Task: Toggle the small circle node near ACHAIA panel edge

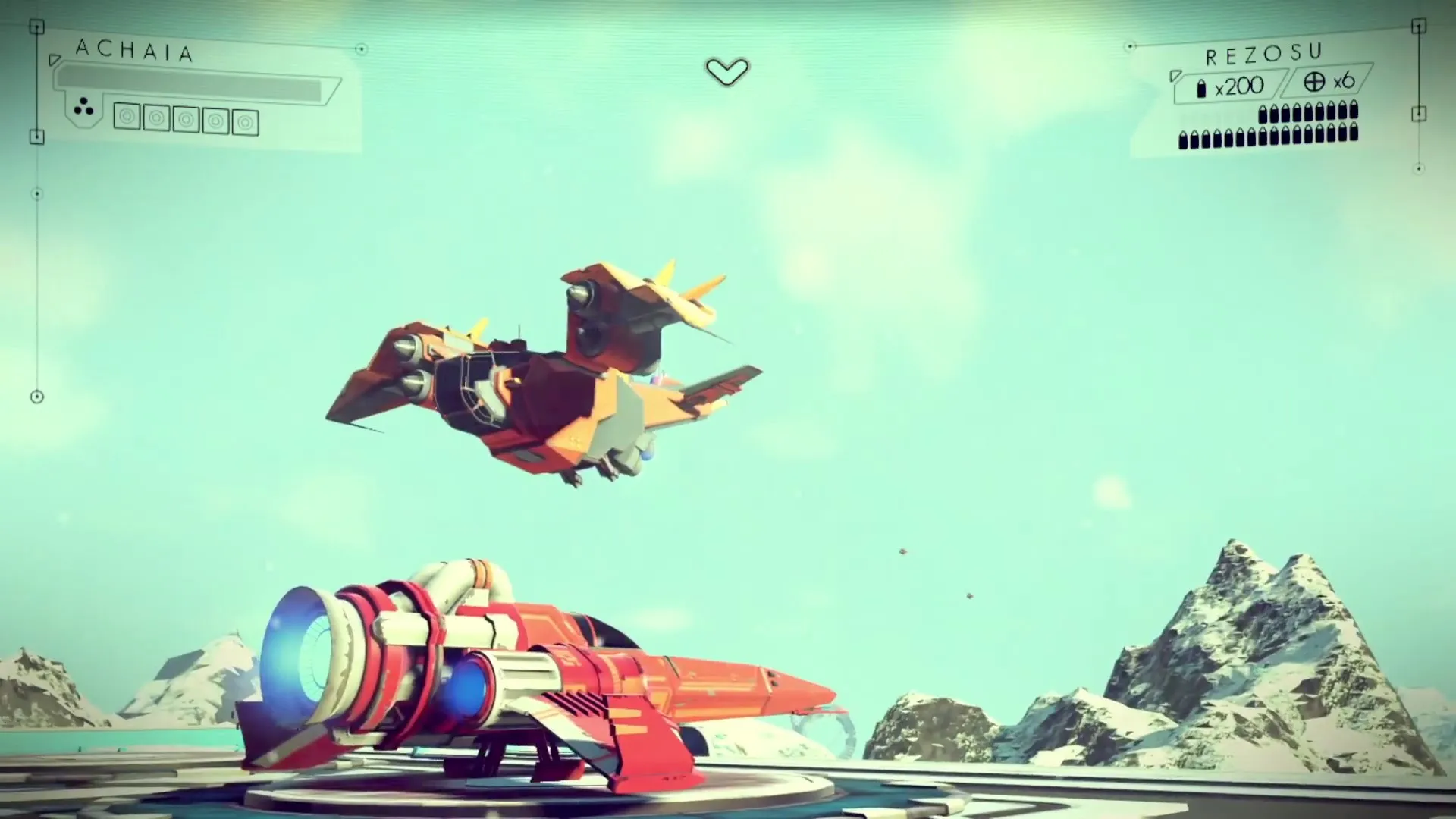Action: [x=362, y=49]
